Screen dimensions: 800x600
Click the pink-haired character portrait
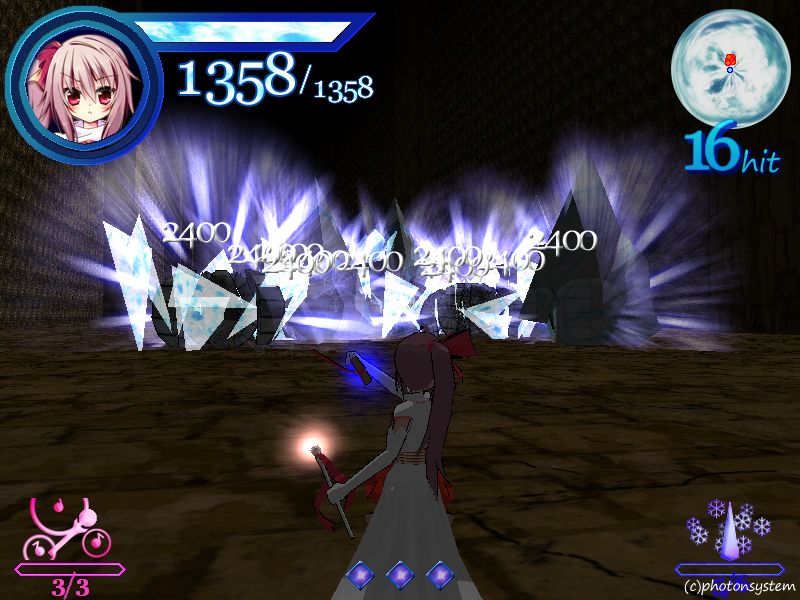[81, 84]
